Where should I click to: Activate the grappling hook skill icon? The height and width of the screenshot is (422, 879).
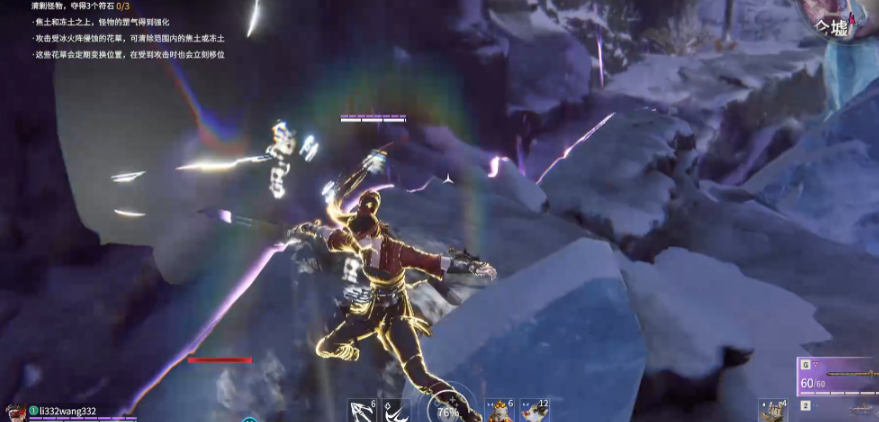coord(362,410)
